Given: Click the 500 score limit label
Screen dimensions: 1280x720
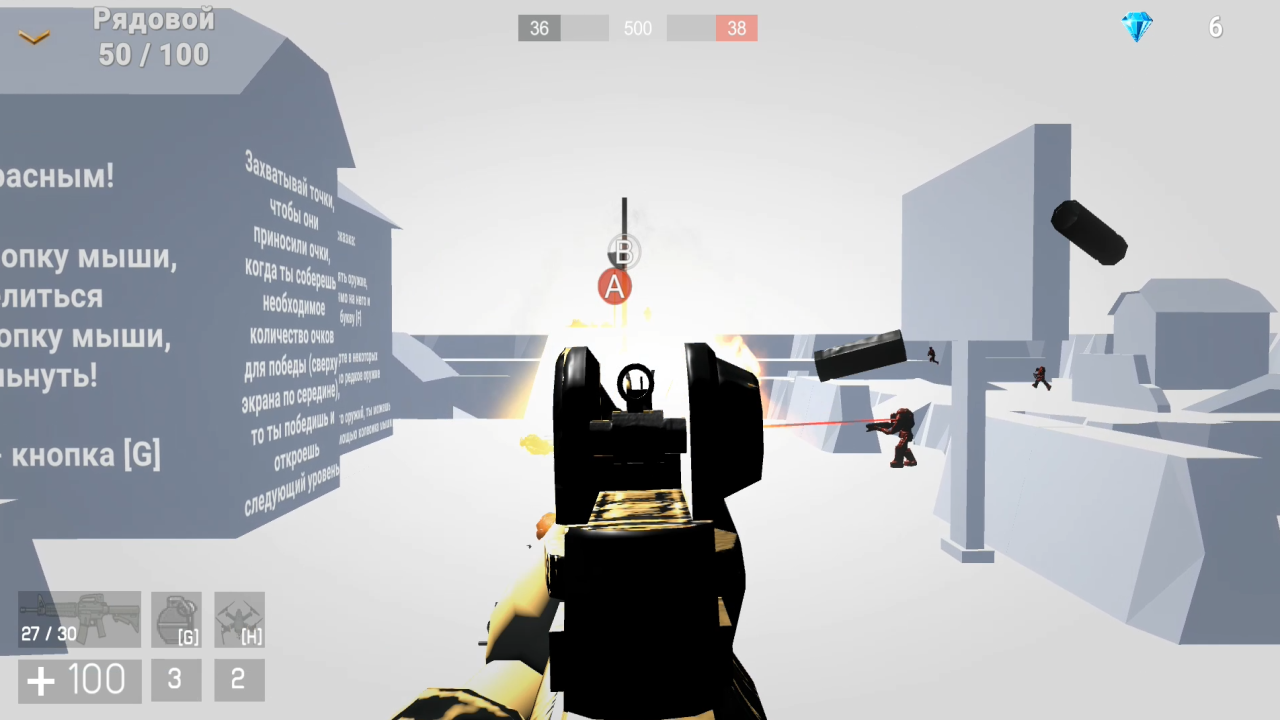Looking at the screenshot, I should 637,28.
